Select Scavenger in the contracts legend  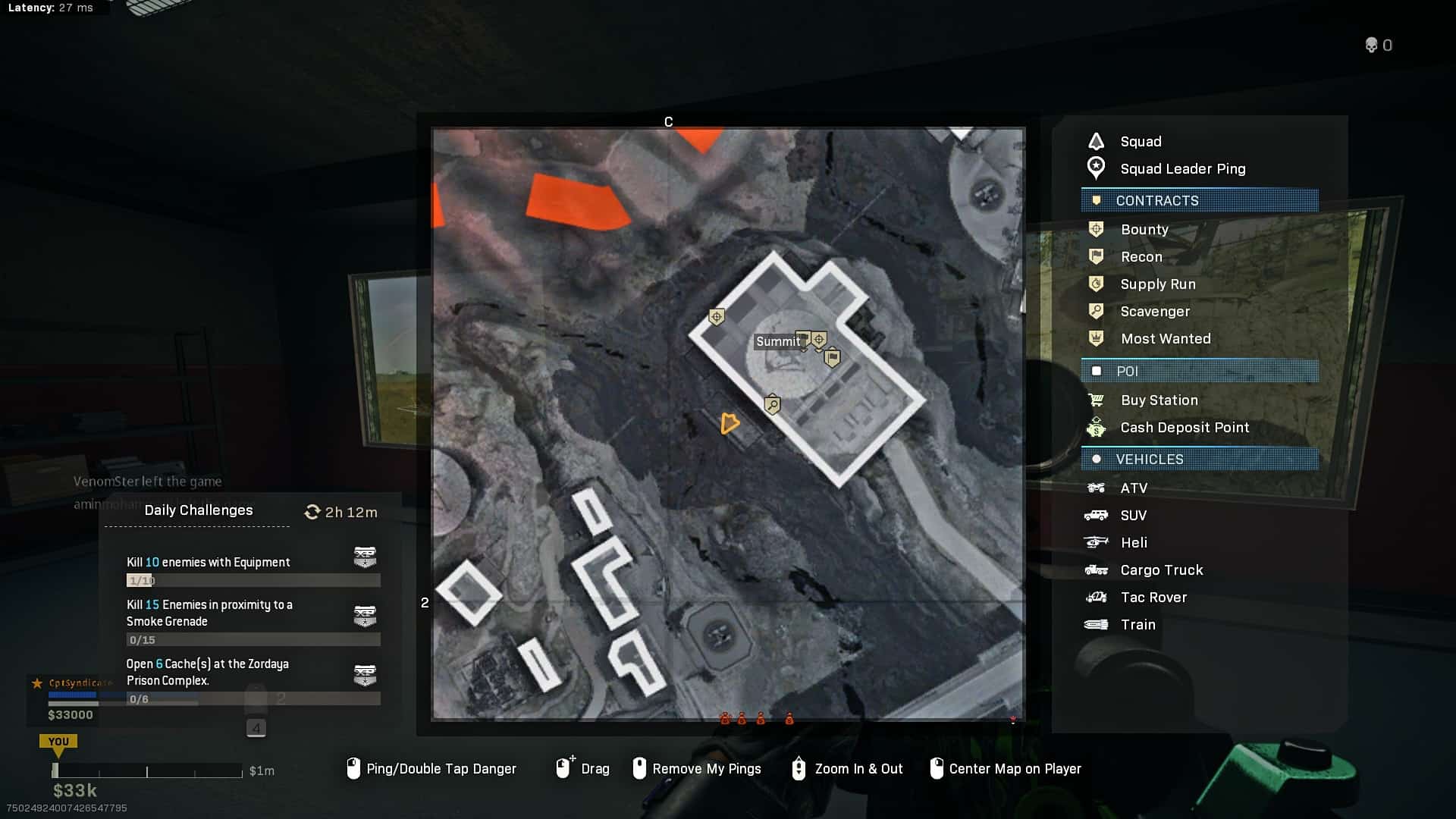(1154, 312)
